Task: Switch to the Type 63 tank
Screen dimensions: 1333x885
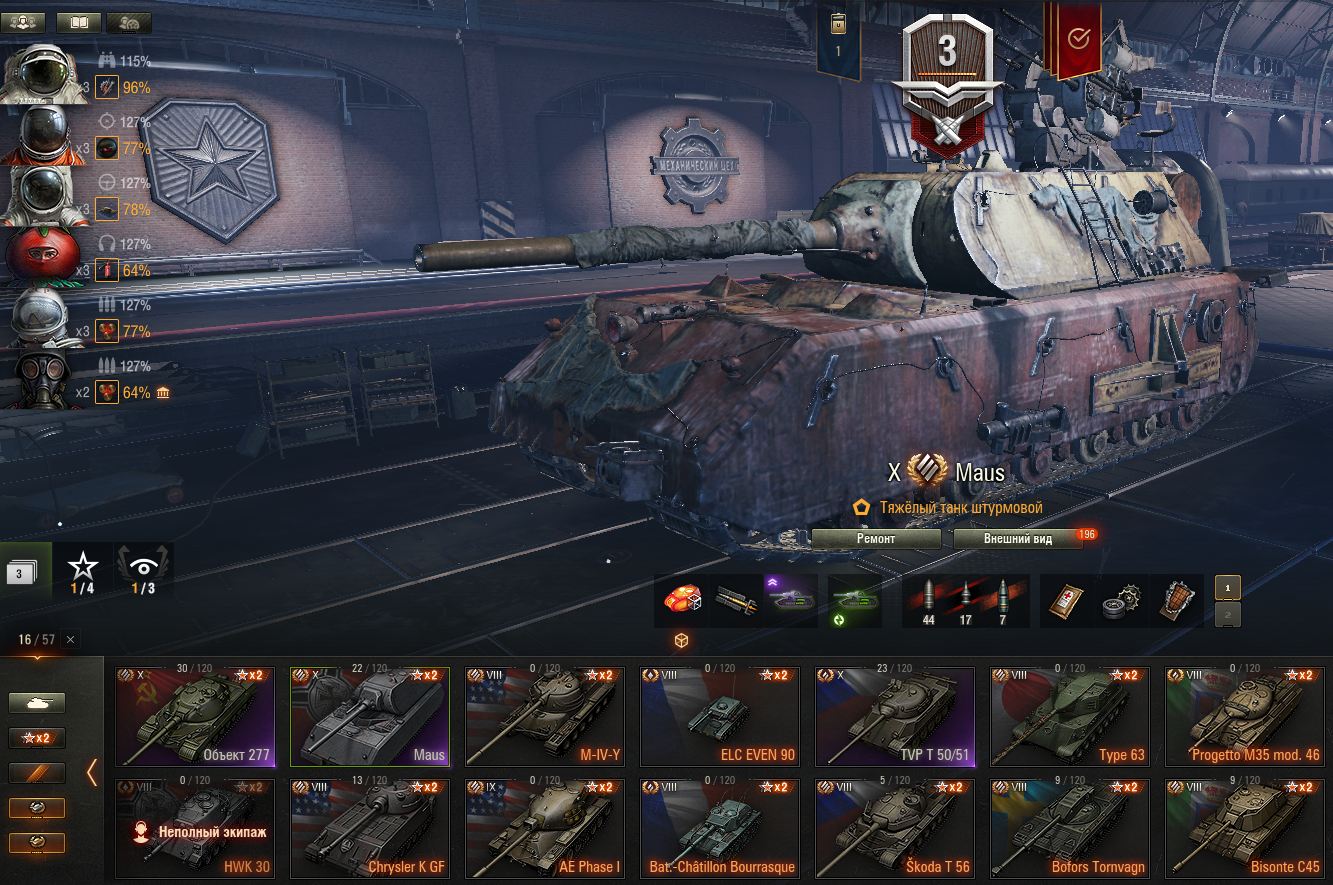Action: pyautogui.click(x=1070, y=716)
